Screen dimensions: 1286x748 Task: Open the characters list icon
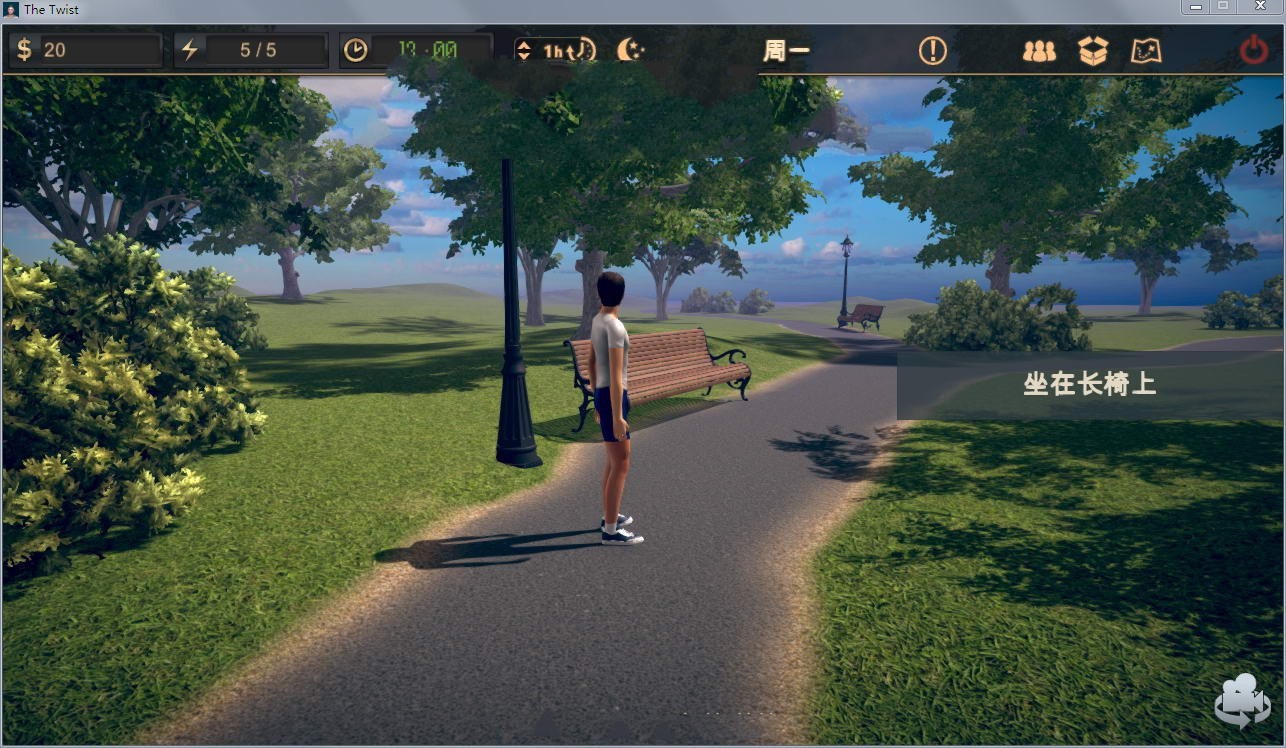click(1039, 51)
